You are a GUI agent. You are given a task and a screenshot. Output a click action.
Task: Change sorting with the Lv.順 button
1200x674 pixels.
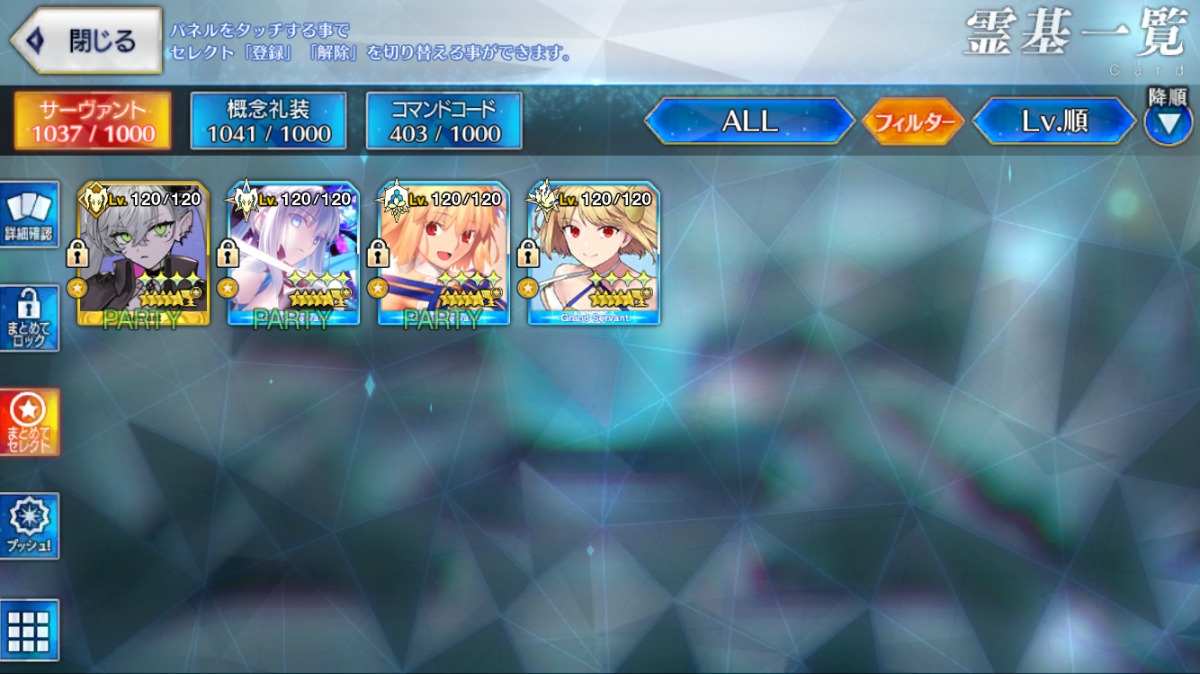click(1054, 121)
